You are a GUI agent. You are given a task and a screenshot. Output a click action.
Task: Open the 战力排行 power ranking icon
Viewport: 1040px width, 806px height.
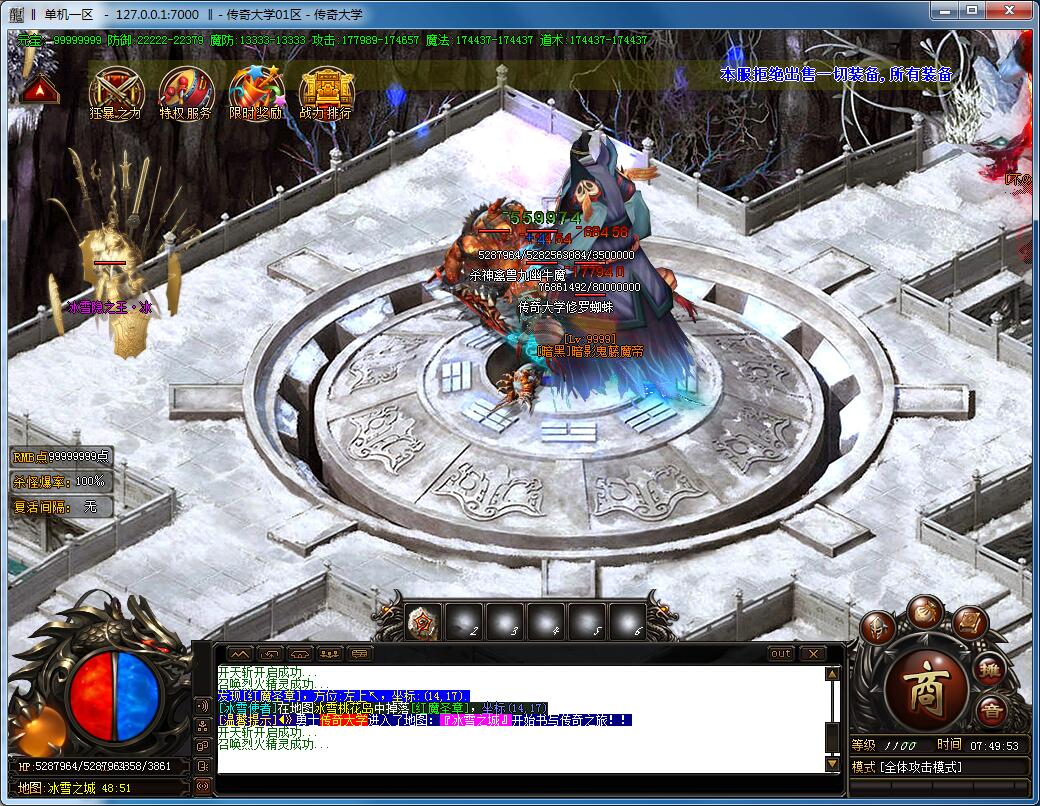click(x=326, y=88)
